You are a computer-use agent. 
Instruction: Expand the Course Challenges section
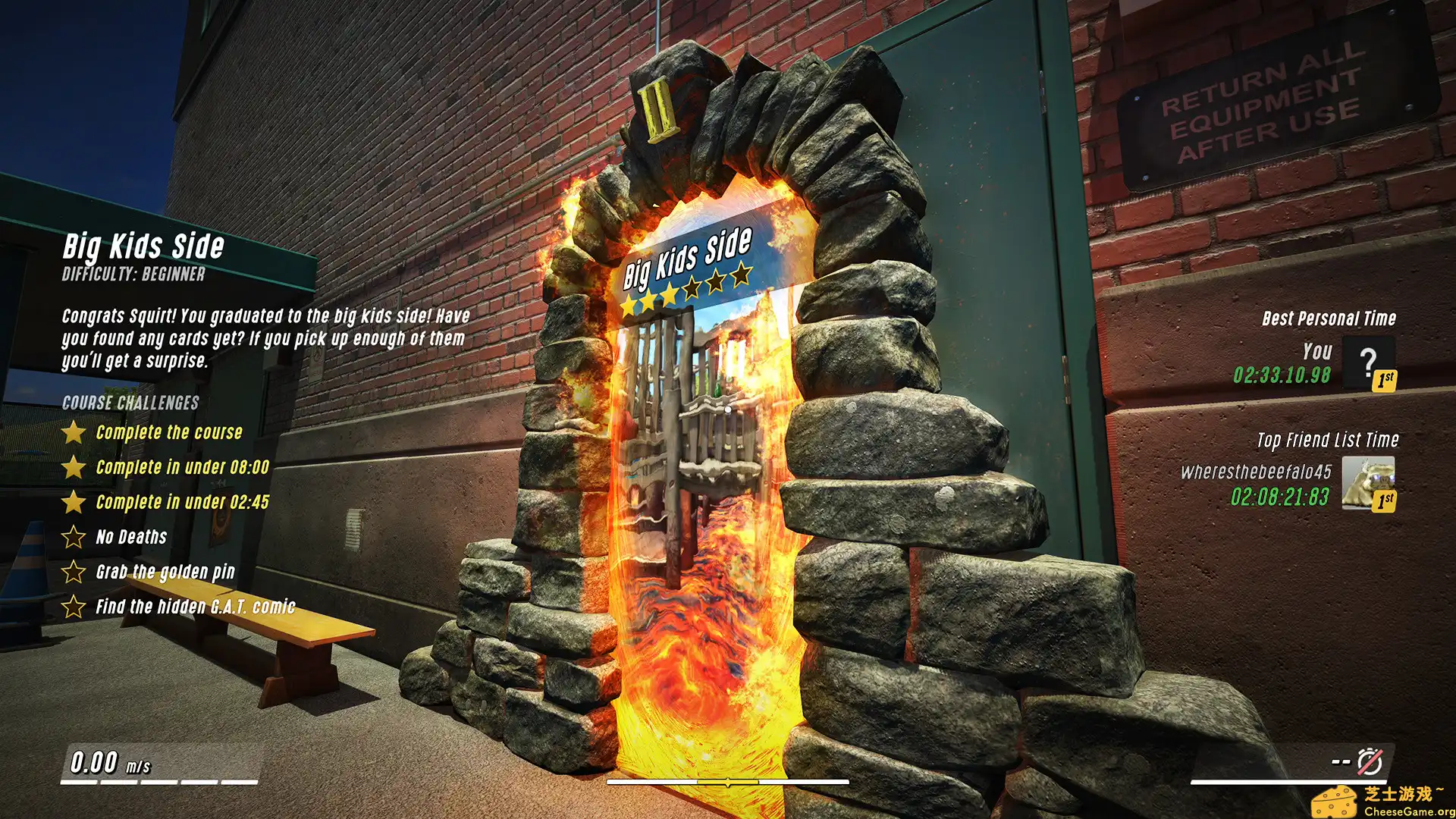coord(130,403)
